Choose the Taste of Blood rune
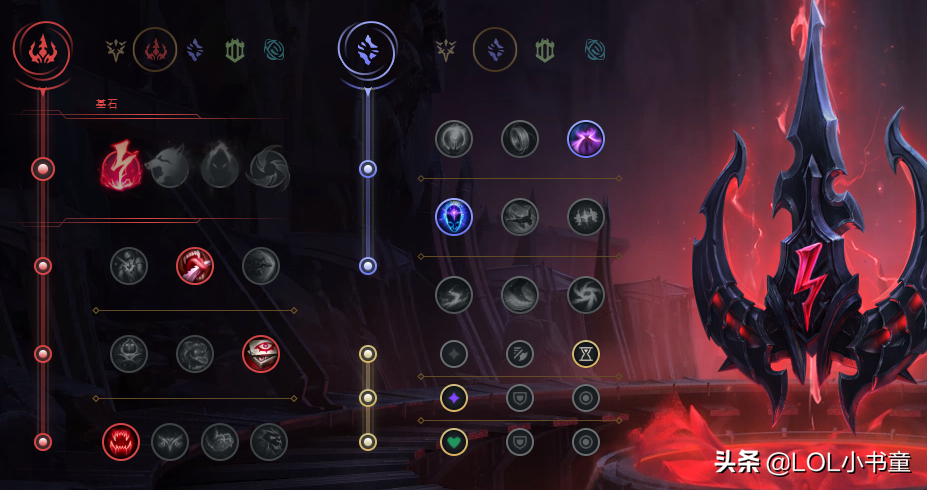This screenshot has width=927, height=490. pos(195,265)
